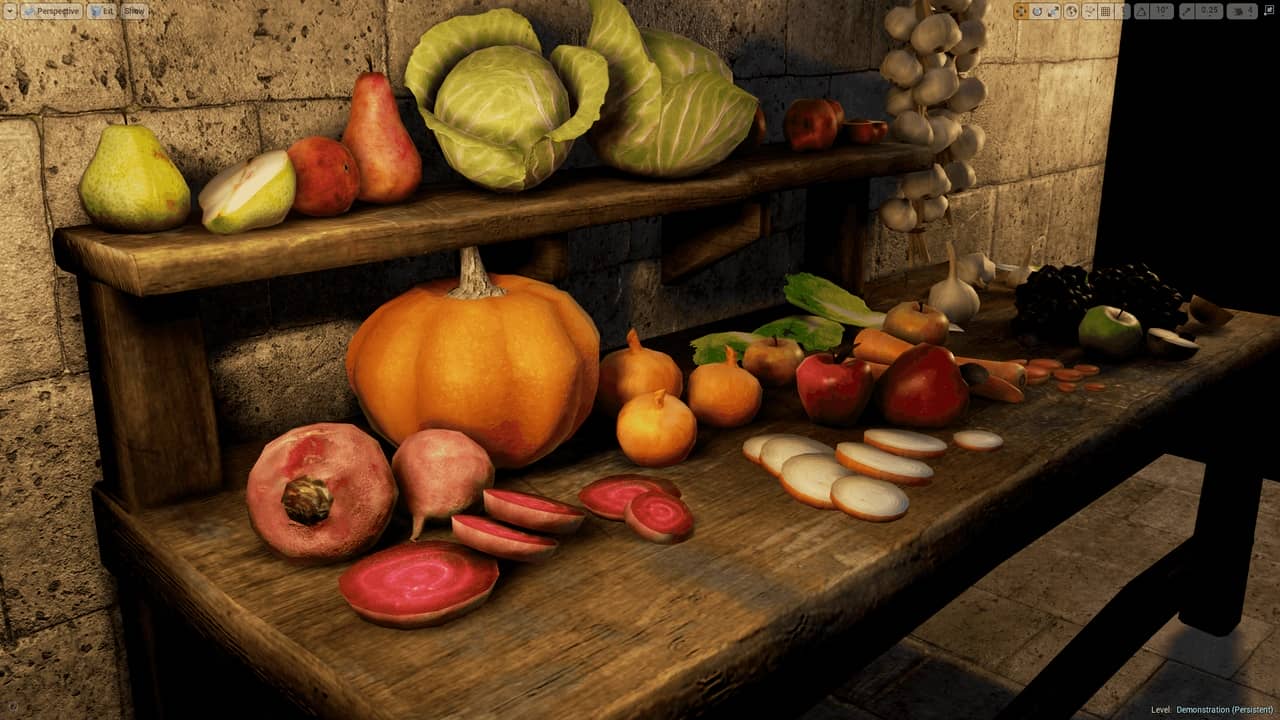Select the Move (translate) tool
The height and width of the screenshot is (720, 1280).
click(1020, 10)
